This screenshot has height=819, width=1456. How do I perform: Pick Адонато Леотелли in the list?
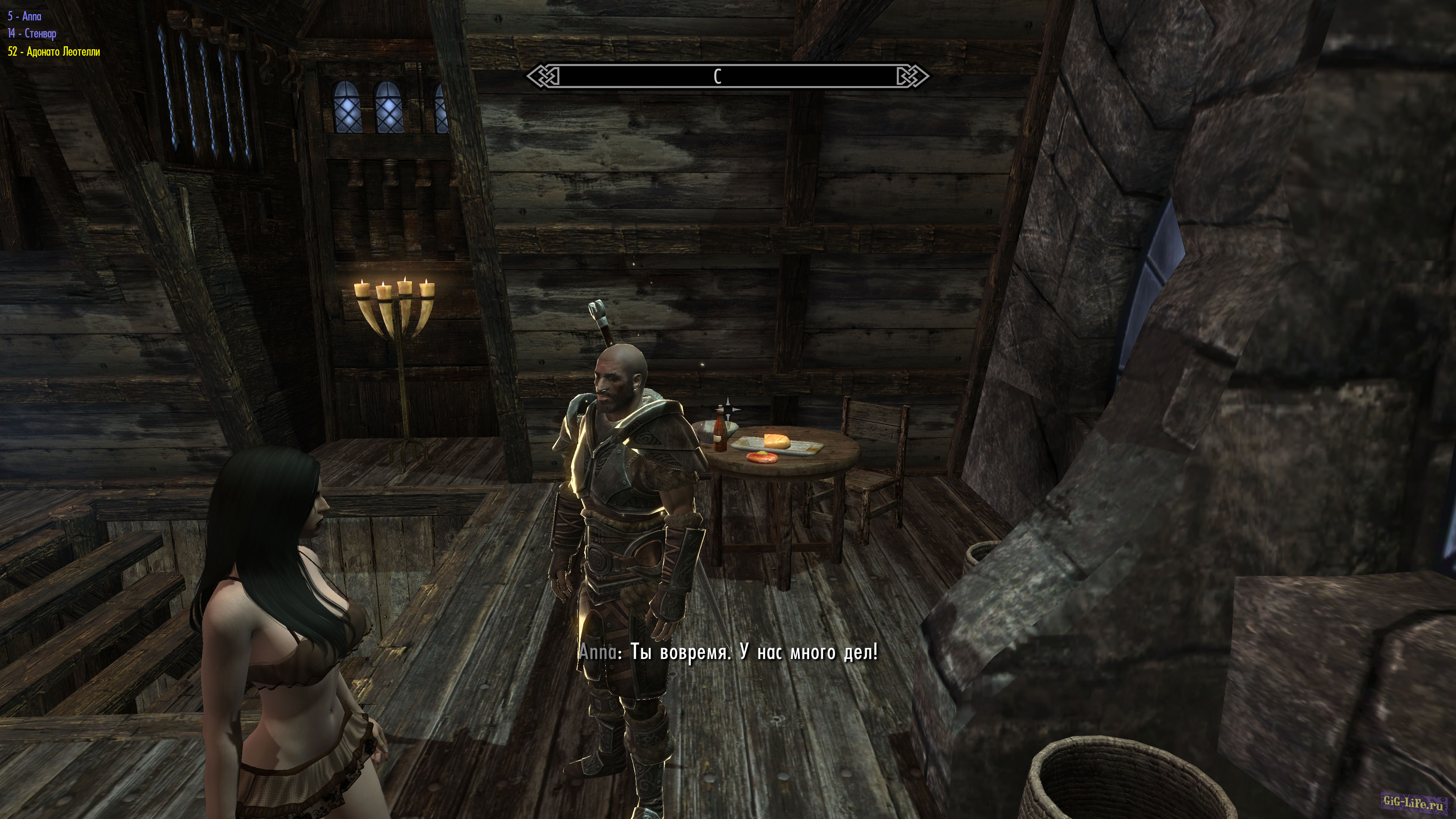pyautogui.click(x=54, y=52)
